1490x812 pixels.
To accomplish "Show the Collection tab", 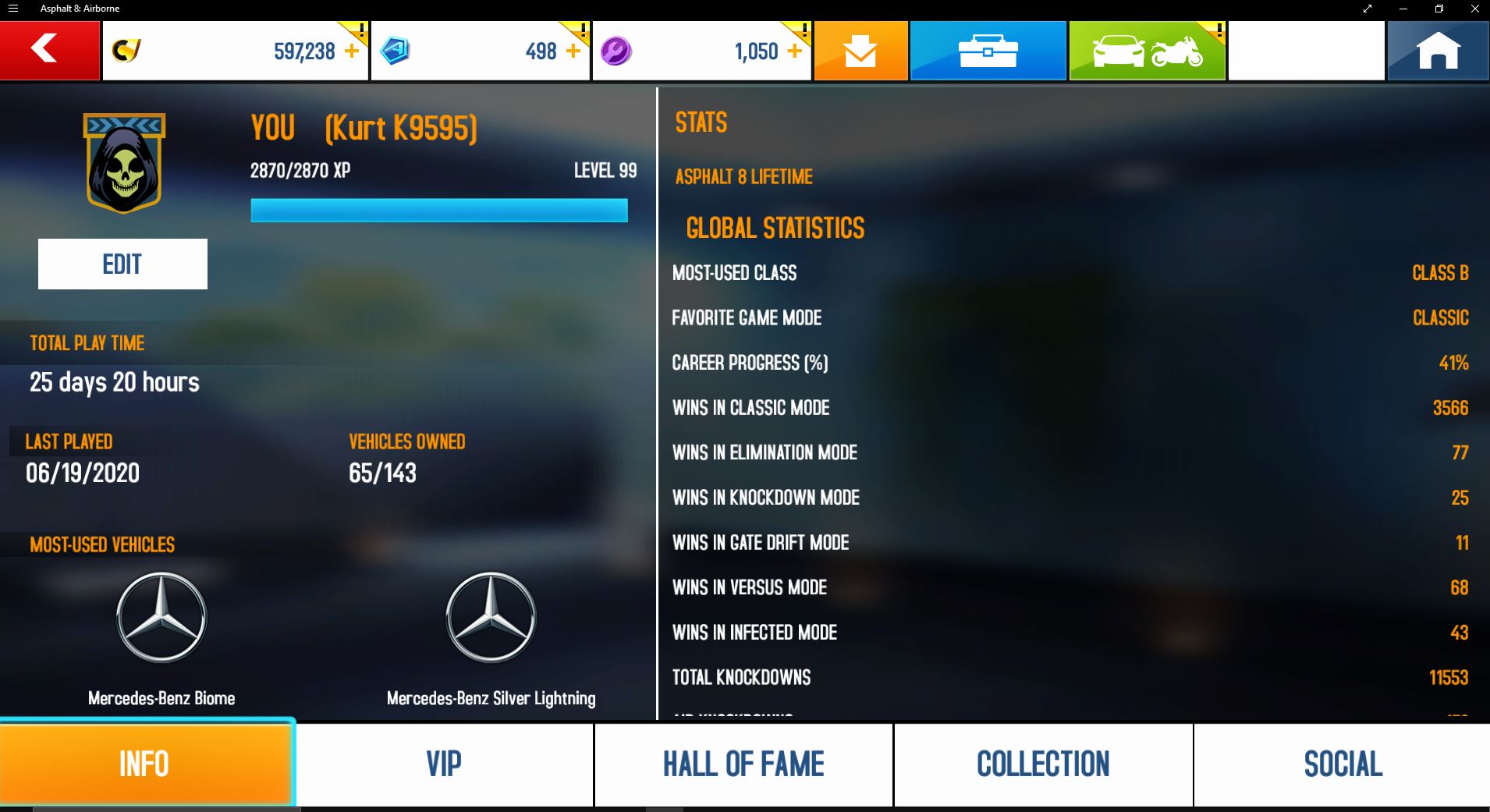I will click(x=1043, y=764).
